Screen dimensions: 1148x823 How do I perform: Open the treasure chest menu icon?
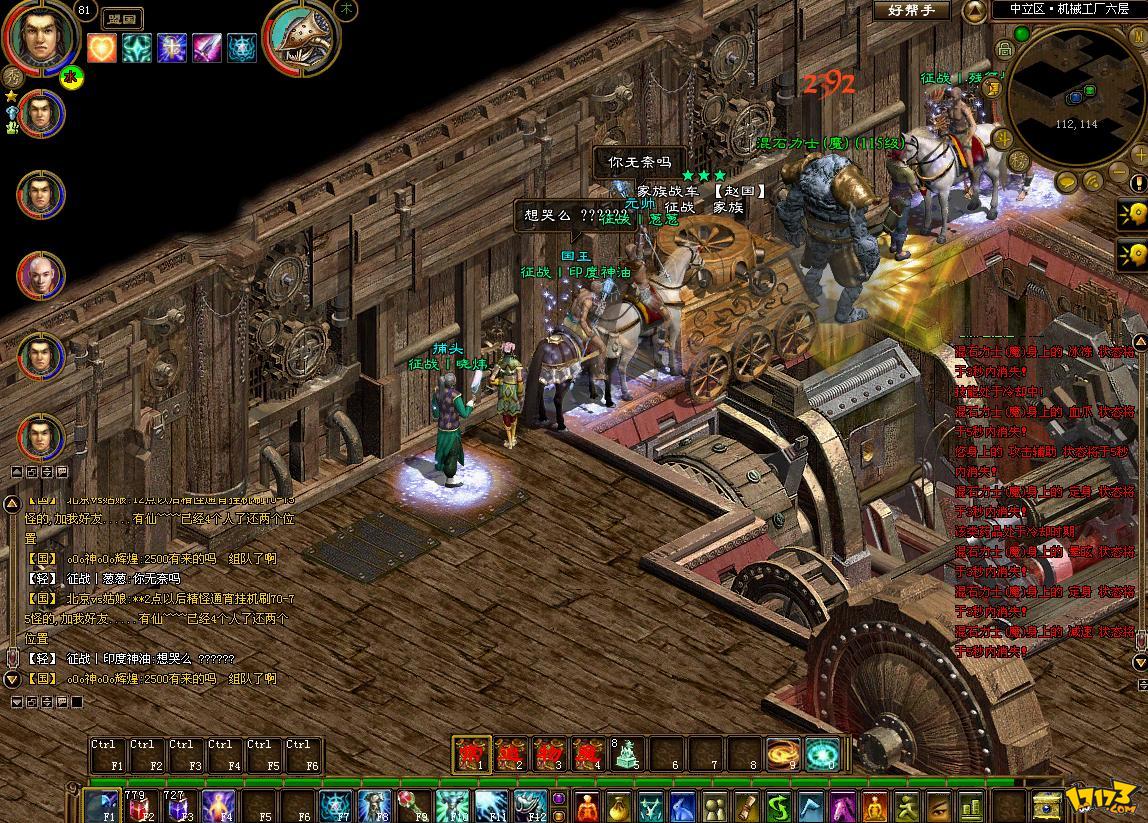coord(1047,806)
